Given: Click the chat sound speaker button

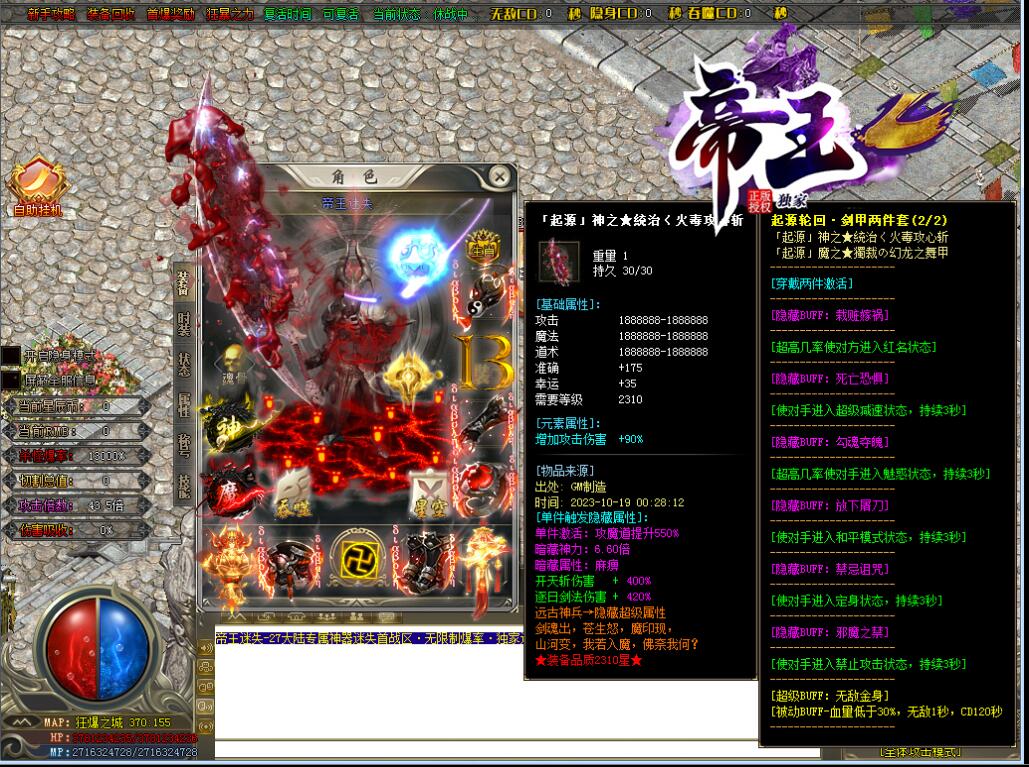Looking at the screenshot, I should pos(207,646).
